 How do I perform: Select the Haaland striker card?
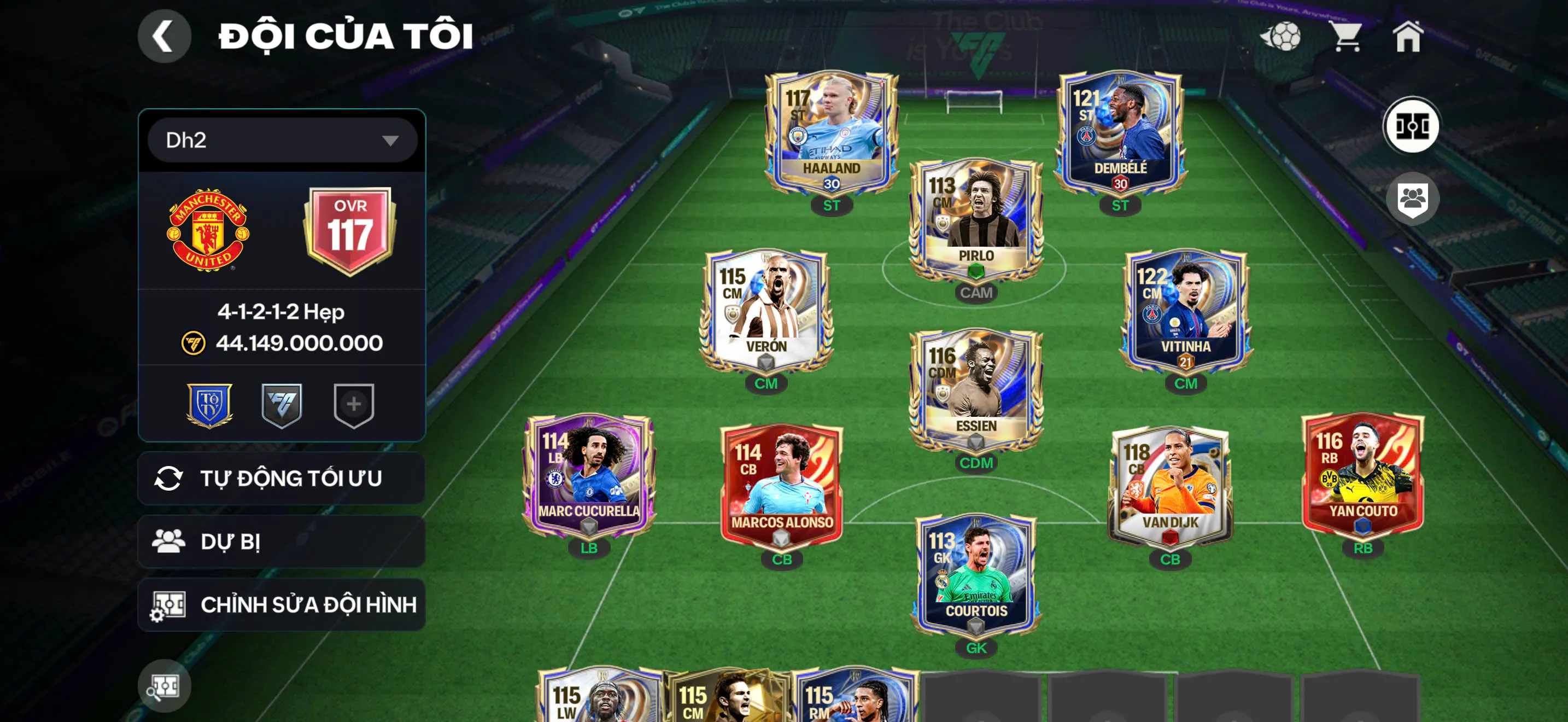click(x=831, y=133)
